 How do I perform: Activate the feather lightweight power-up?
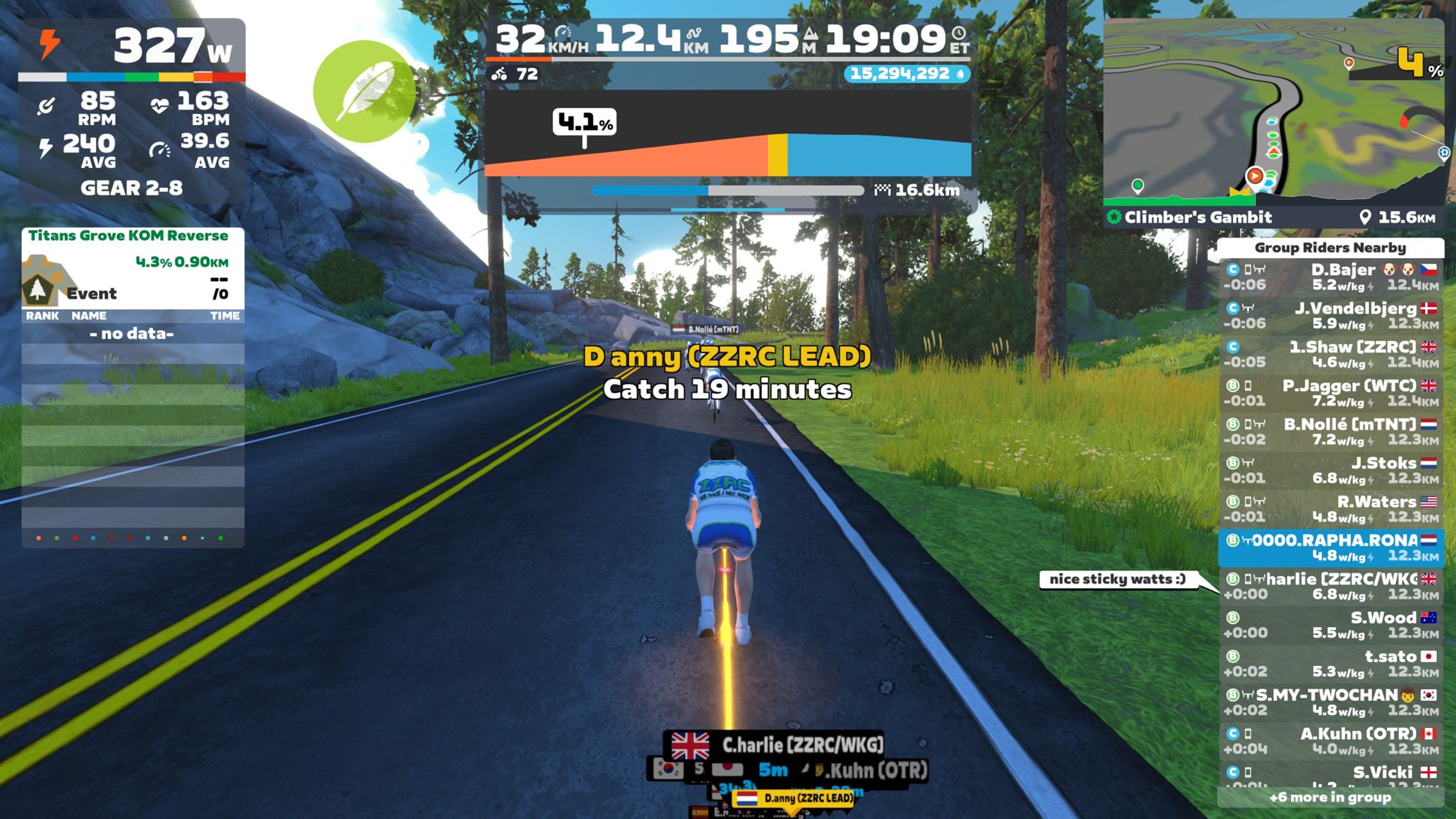coord(364,92)
